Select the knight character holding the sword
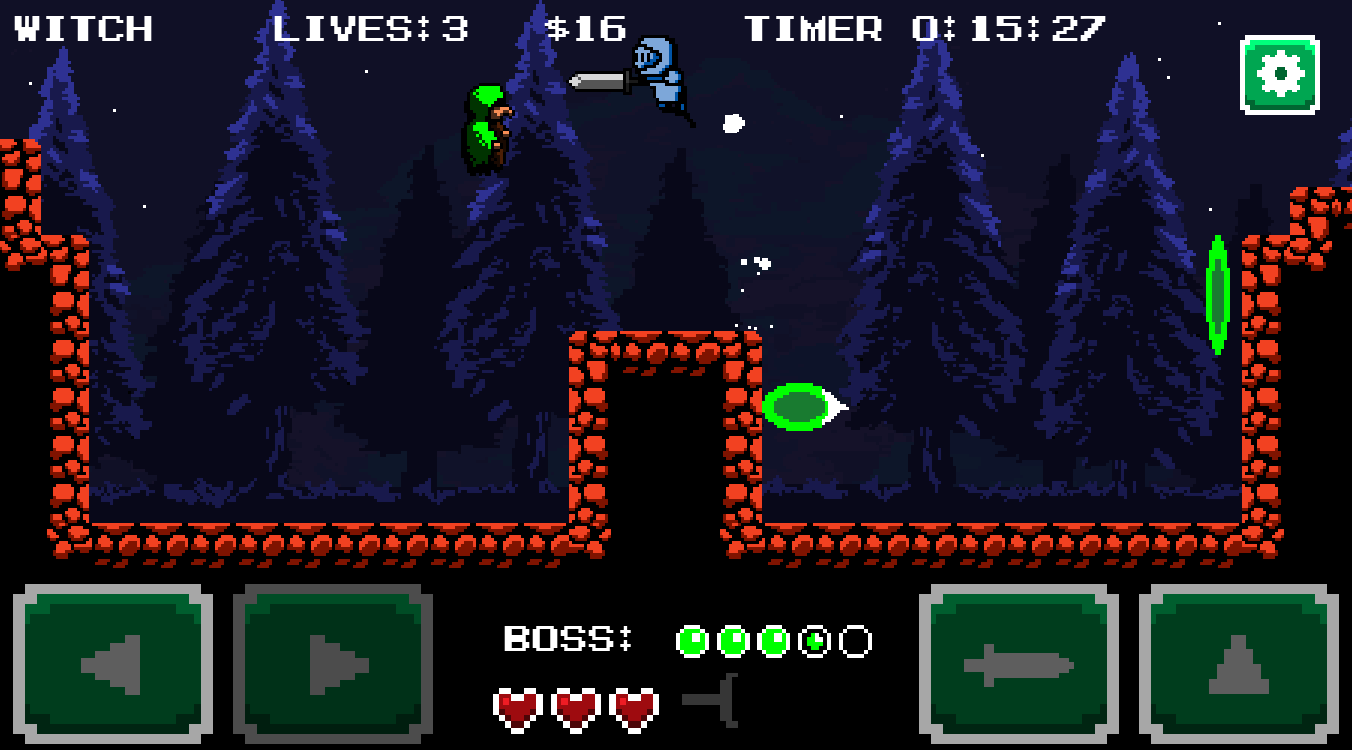 (658, 78)
